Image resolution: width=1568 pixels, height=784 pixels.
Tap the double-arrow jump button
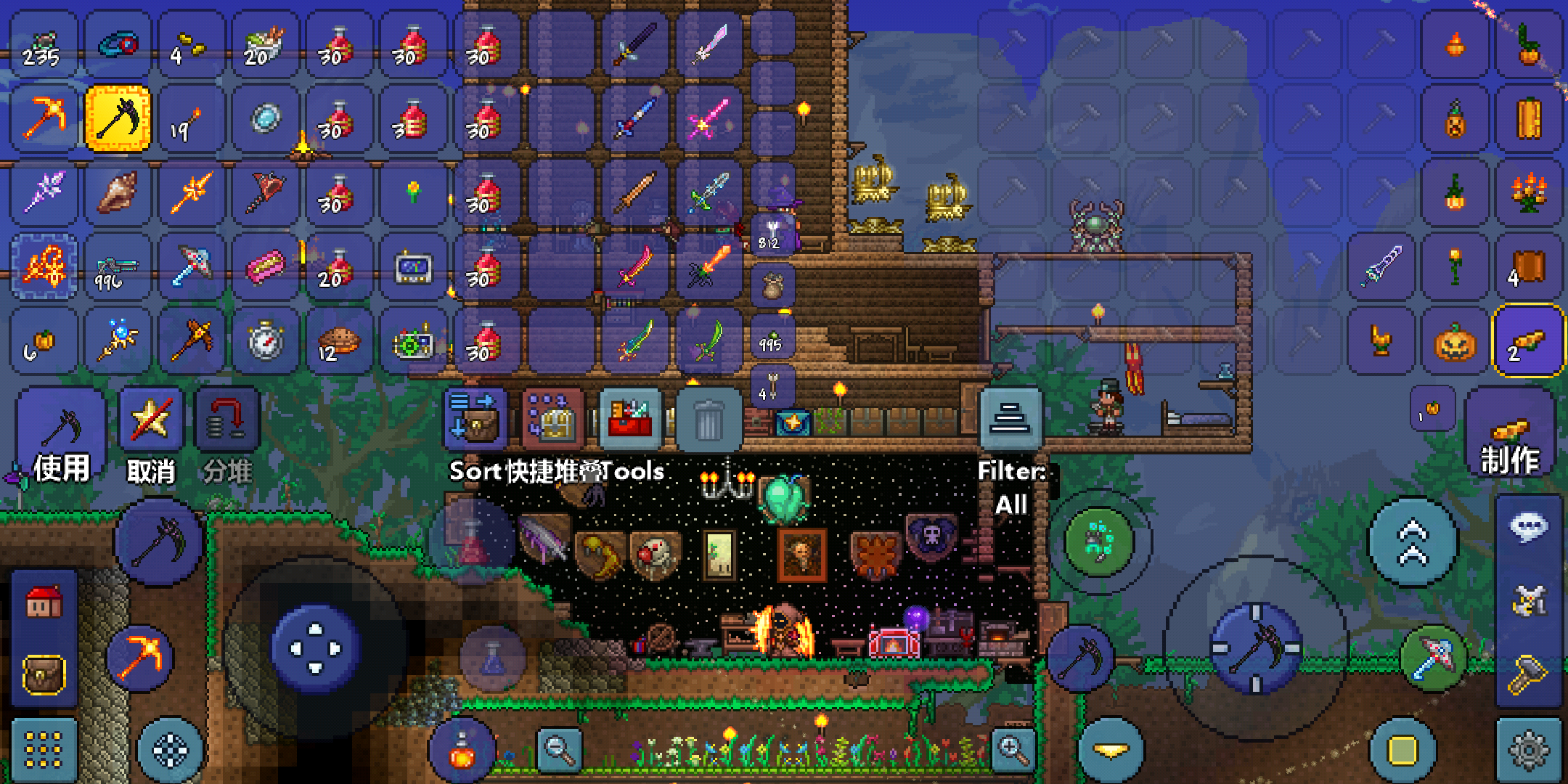[1413, 542]
